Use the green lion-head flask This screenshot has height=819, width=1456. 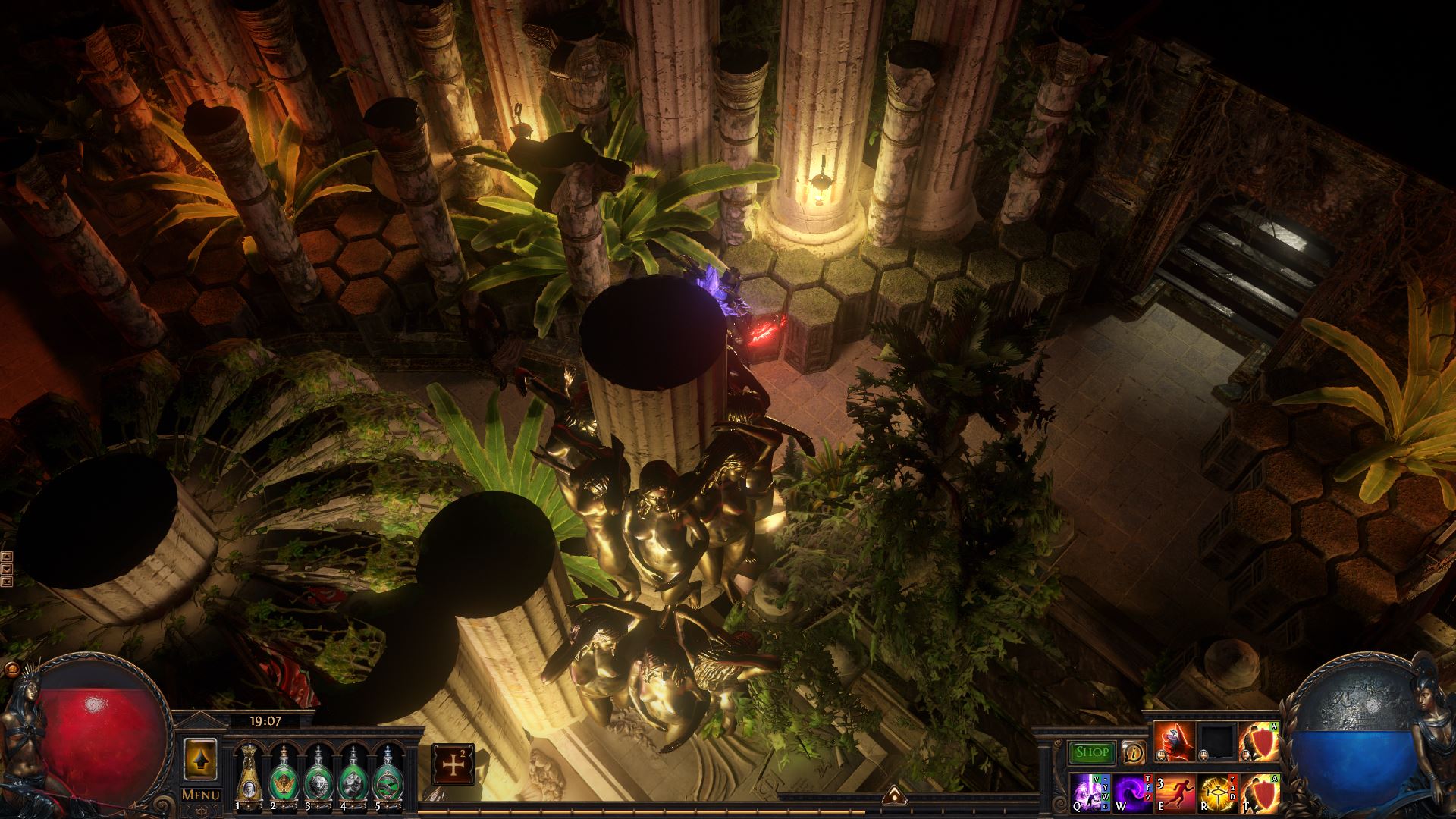point(316,775)
